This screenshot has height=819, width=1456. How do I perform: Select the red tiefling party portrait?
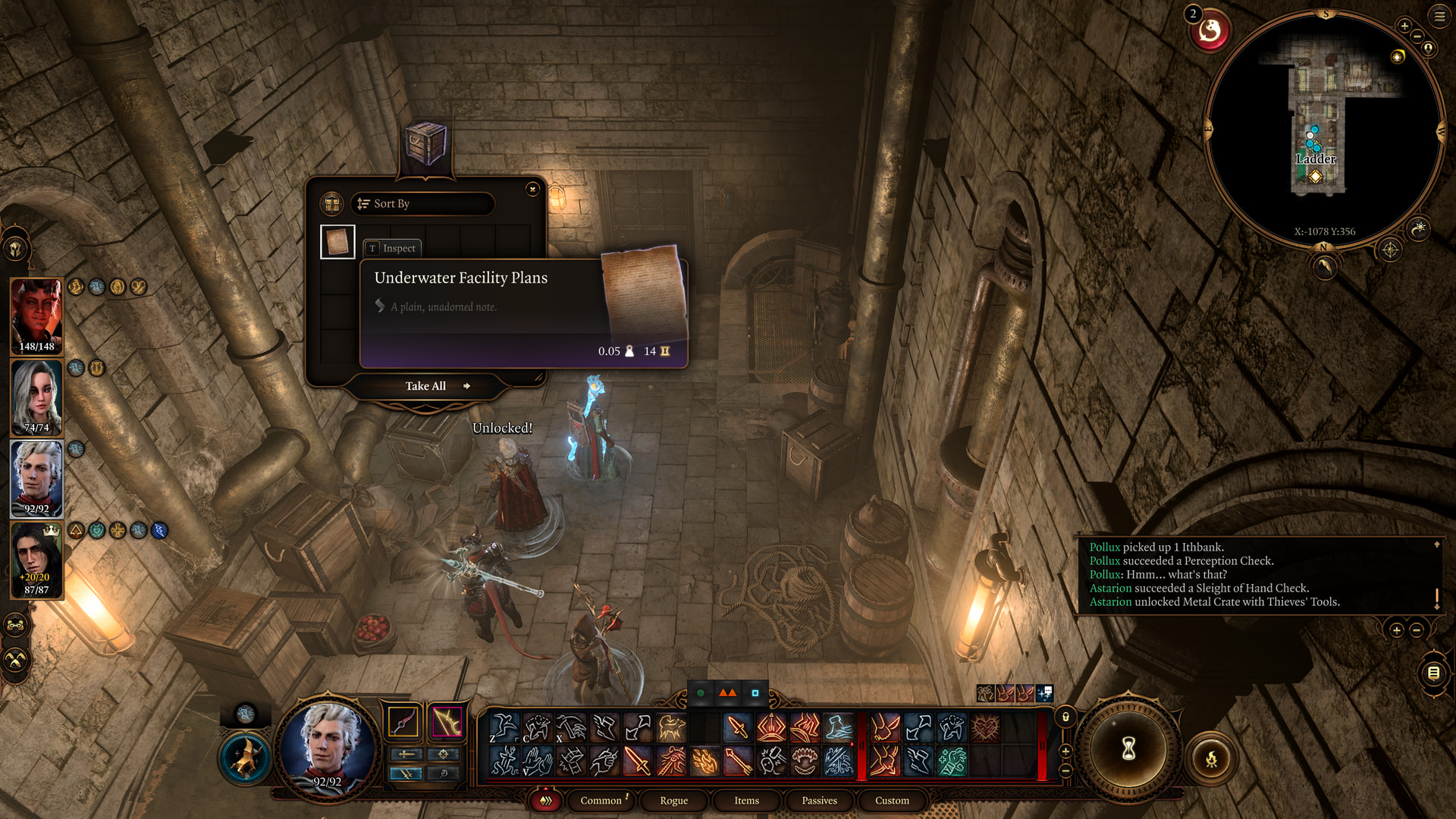36,315
